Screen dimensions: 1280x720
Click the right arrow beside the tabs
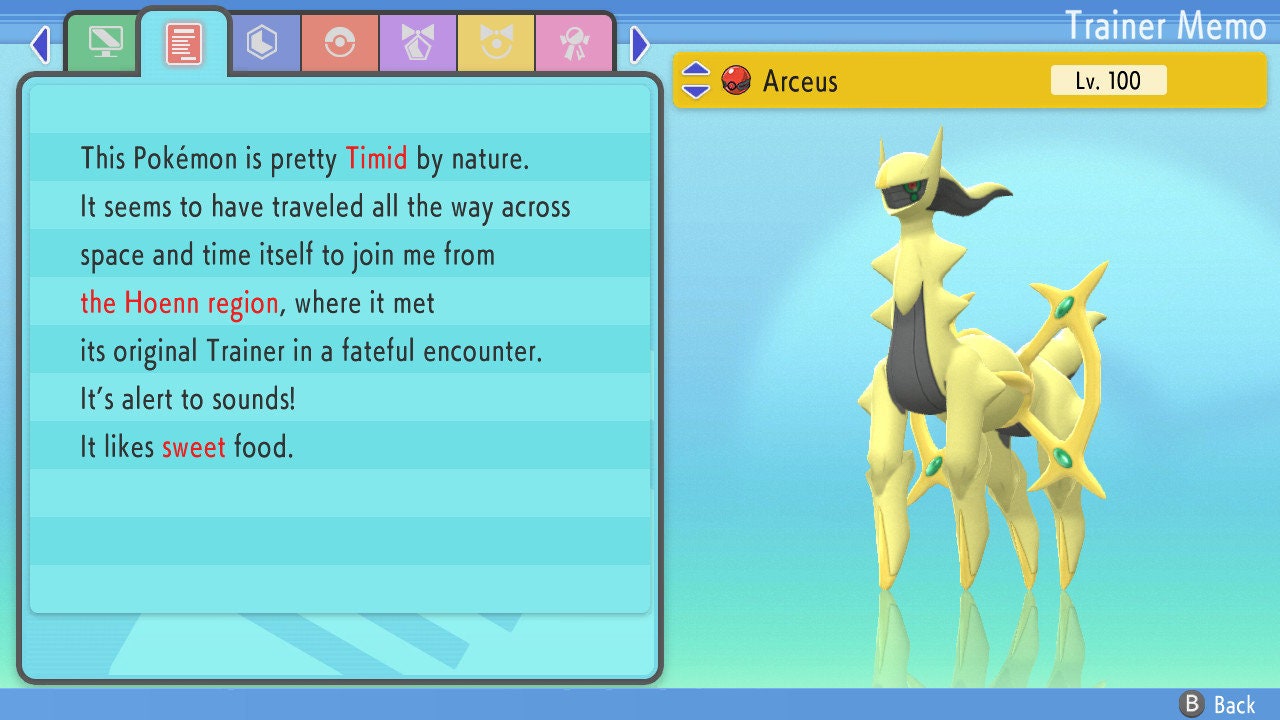pos(640,44)
